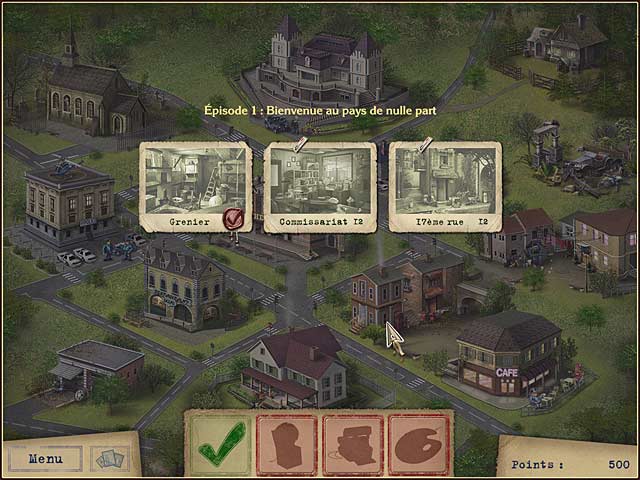Open the Menu button
The height and width of the screenshot is (480, 640).
(x=45, y=459)
